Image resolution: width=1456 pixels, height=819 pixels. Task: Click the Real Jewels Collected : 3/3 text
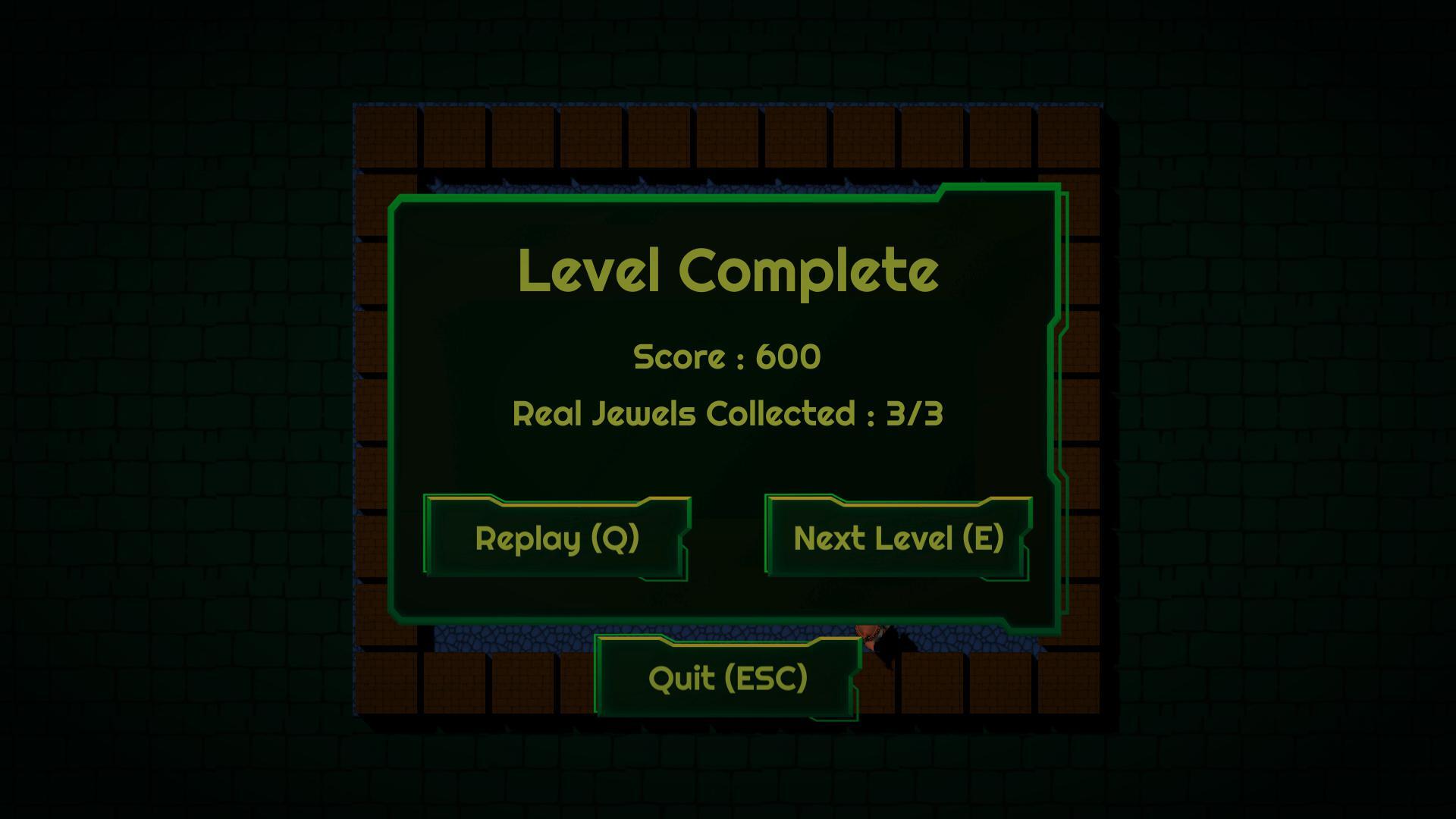726,413
